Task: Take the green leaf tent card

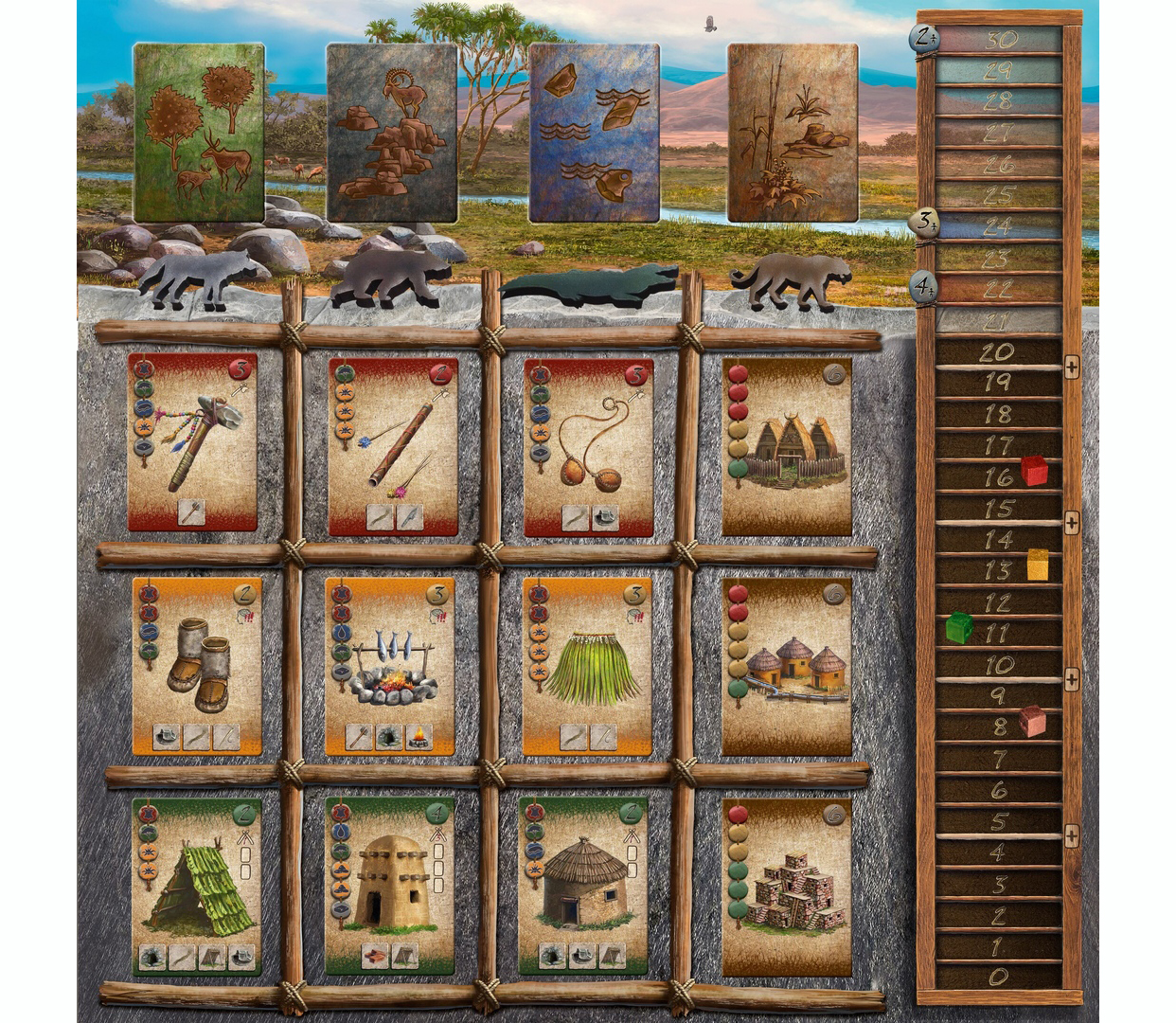Action: point(196,886)
